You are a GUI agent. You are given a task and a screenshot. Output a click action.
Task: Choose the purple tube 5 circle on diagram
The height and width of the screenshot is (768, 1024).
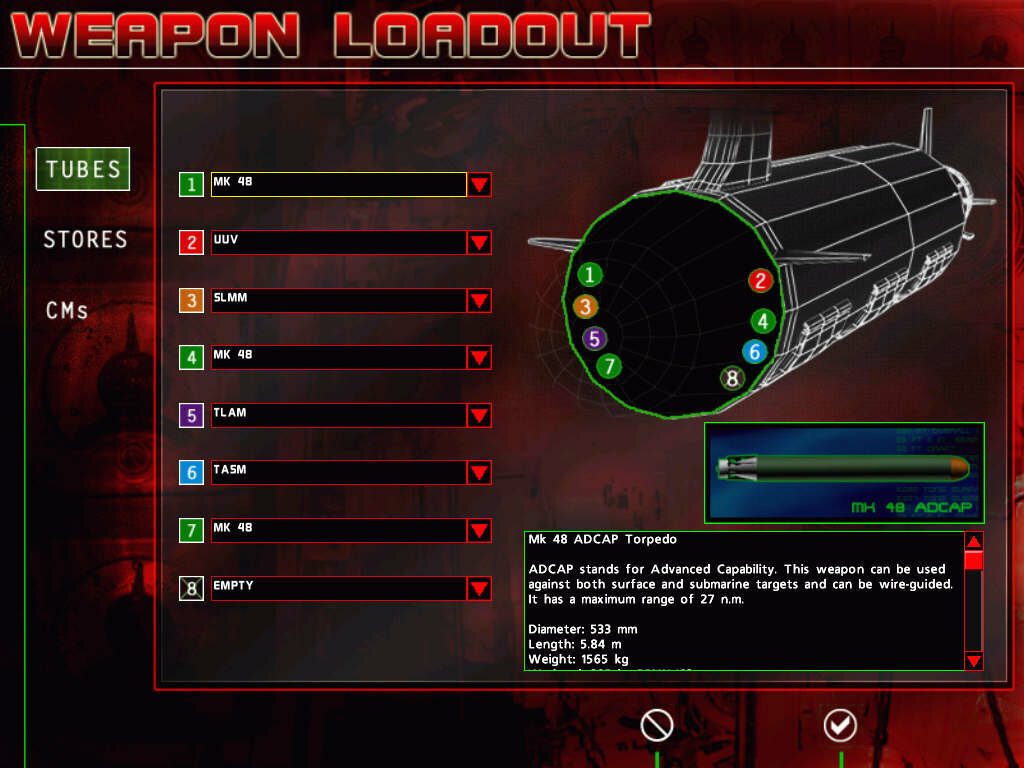[595, 338]
